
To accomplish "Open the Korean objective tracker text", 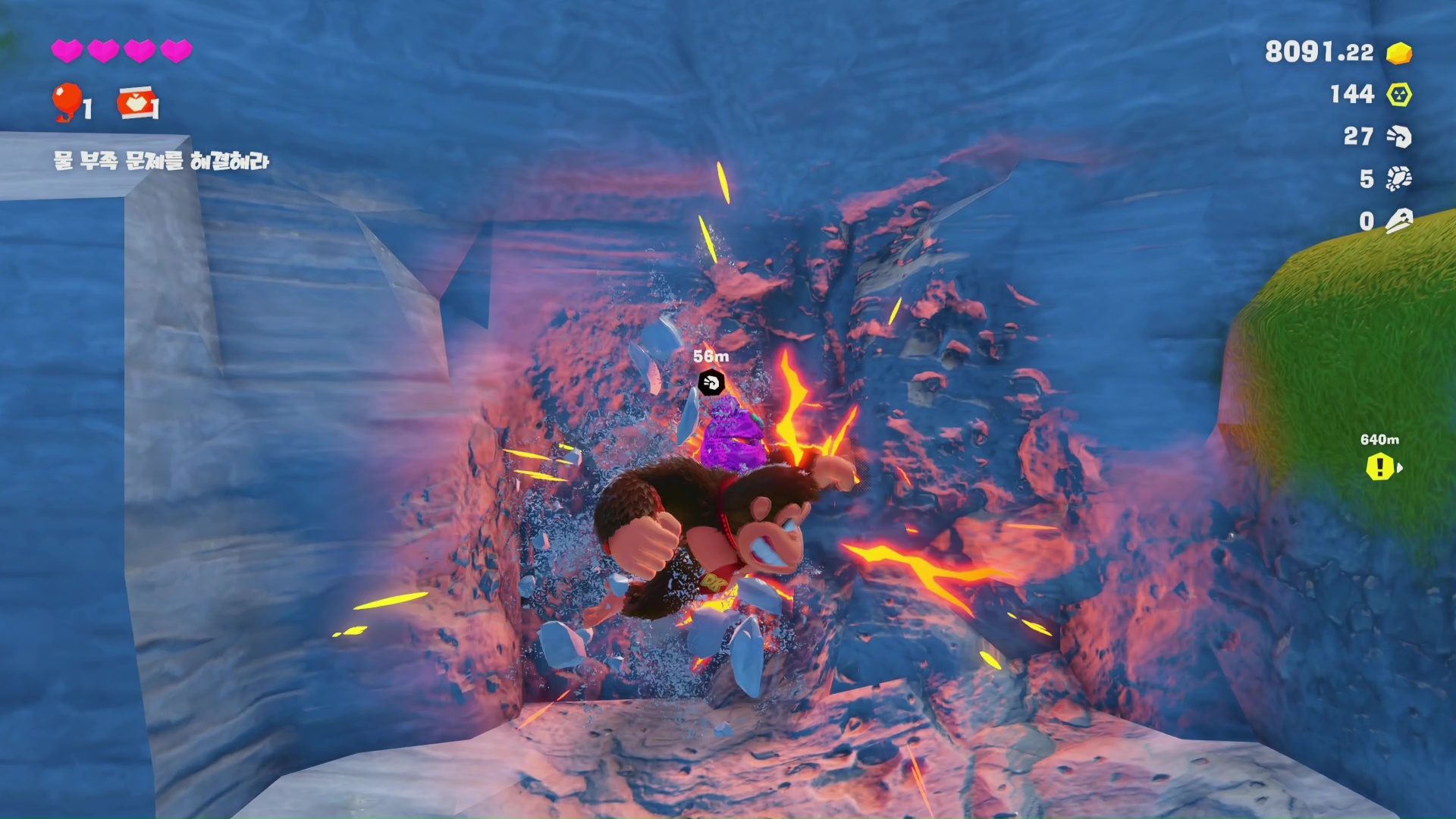I will 161,161.
